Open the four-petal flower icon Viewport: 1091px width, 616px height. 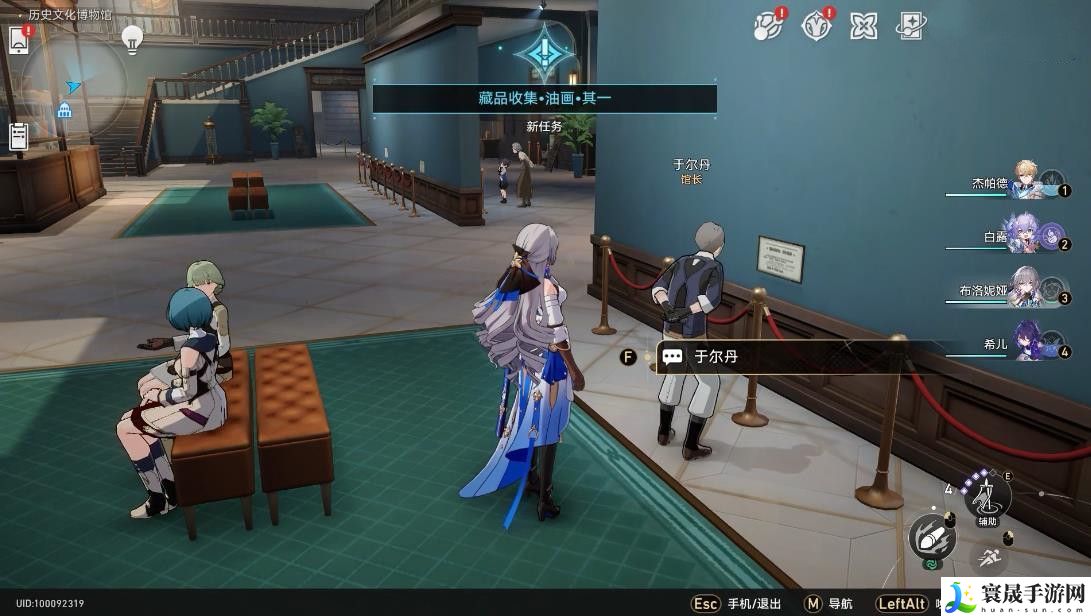[863, 26]
